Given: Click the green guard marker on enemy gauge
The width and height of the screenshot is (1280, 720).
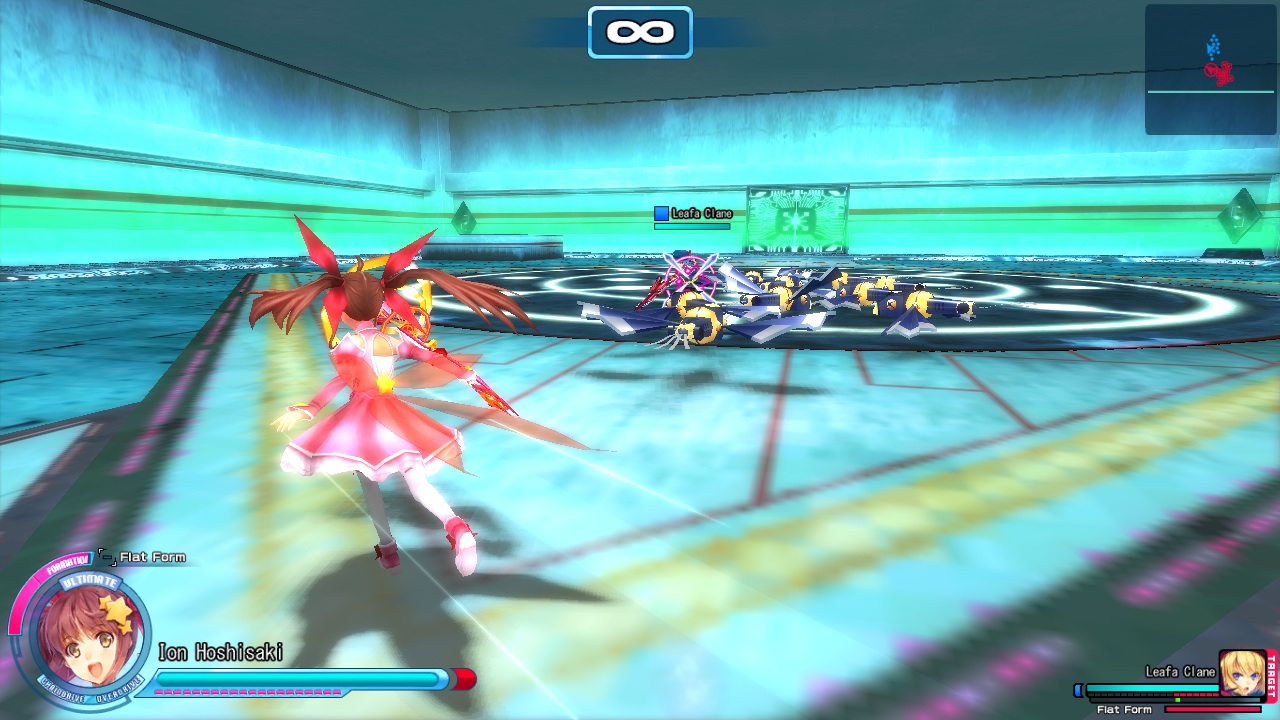Looking at the screenshot, I should tap(1177, 700).
